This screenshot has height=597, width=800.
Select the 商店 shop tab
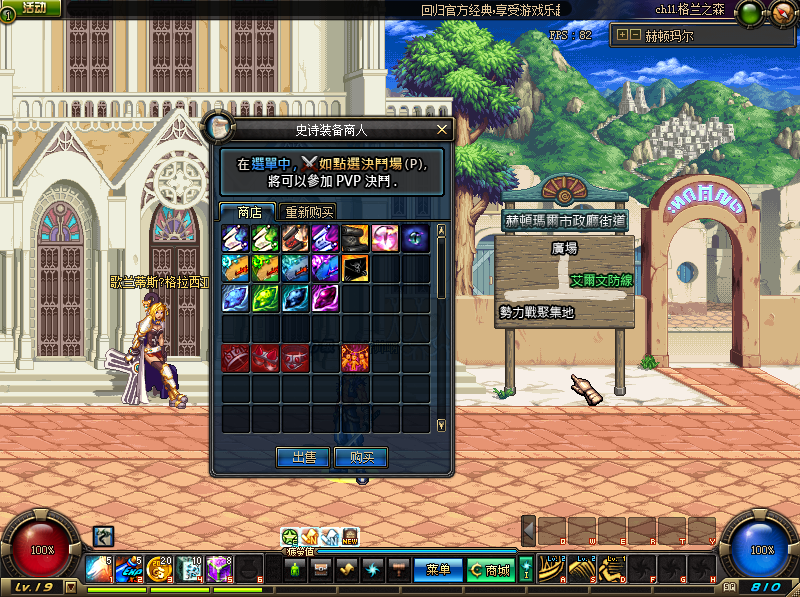249,212
